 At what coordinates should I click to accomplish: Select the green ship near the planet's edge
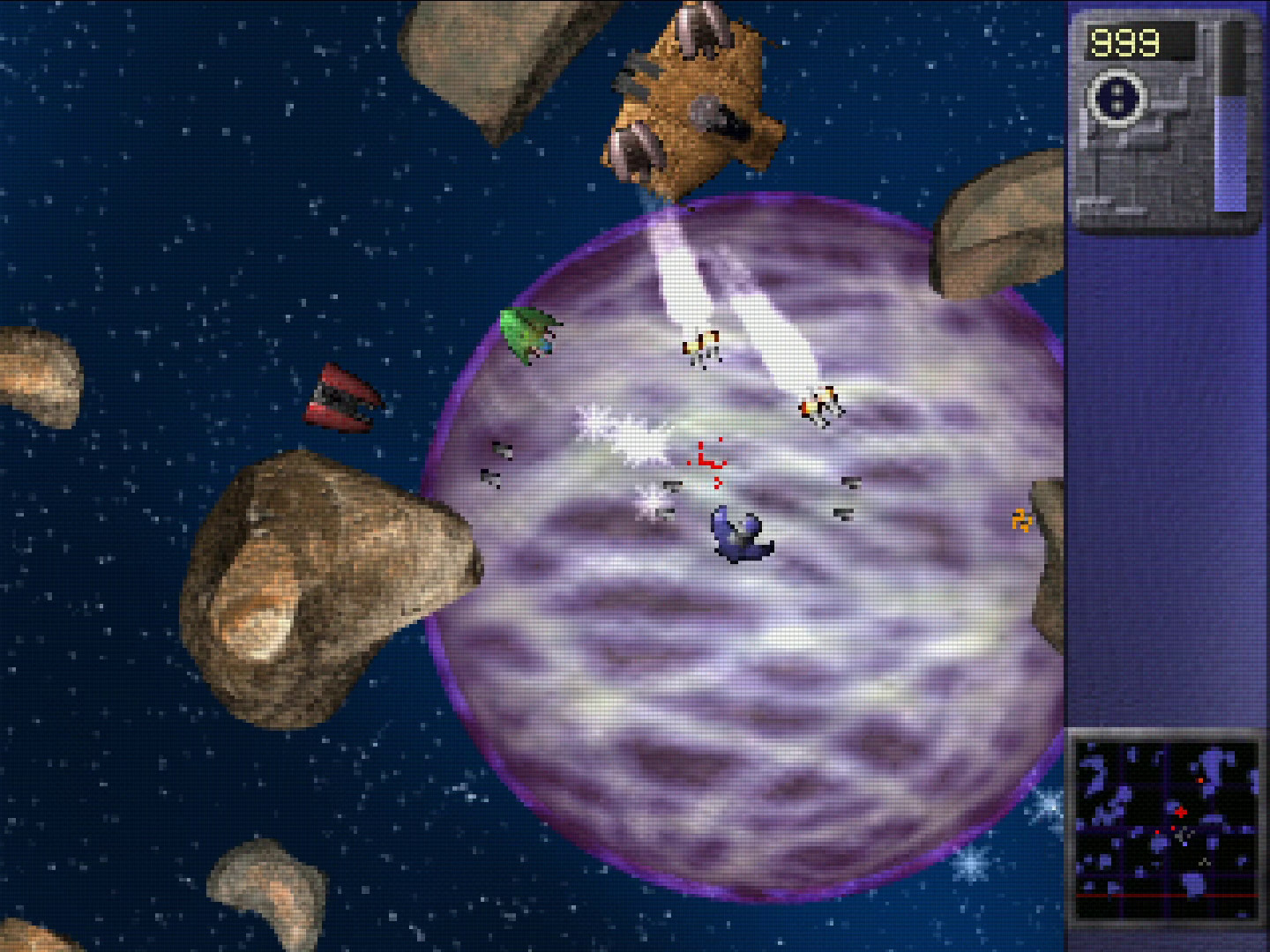(527, 335)
